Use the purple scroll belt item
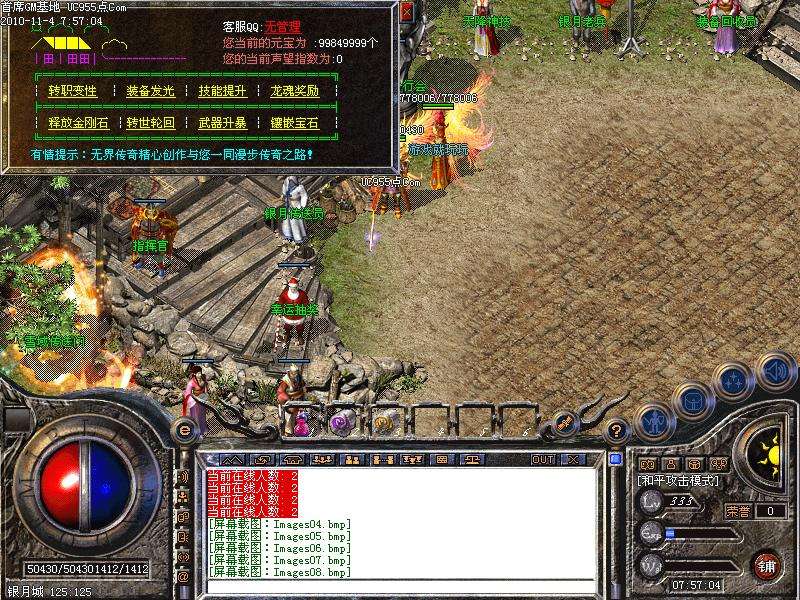The width and height of the screenshot is (800, 600). coord(341,420)
